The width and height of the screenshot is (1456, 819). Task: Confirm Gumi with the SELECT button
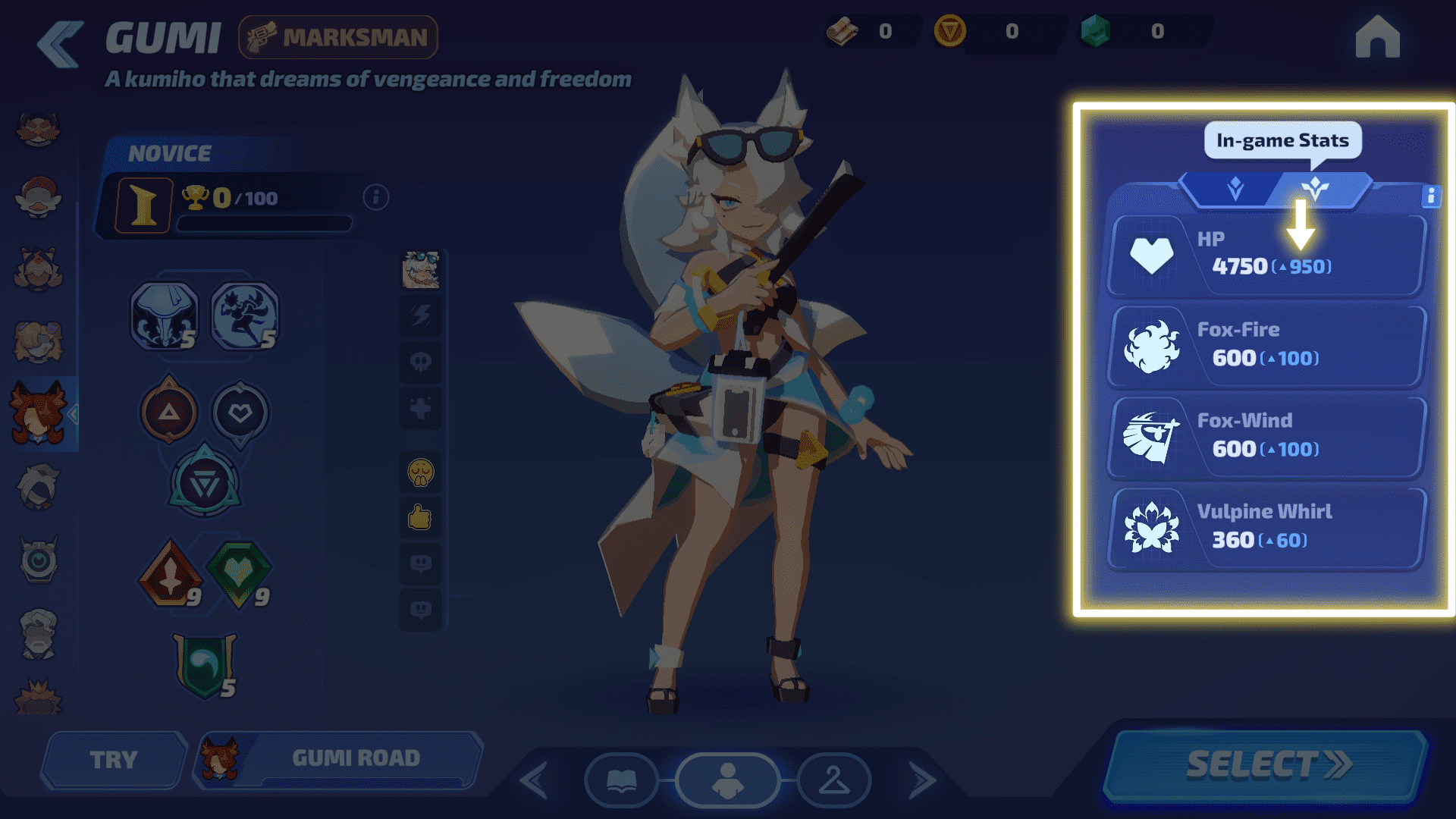click(x=1268, y=764)
